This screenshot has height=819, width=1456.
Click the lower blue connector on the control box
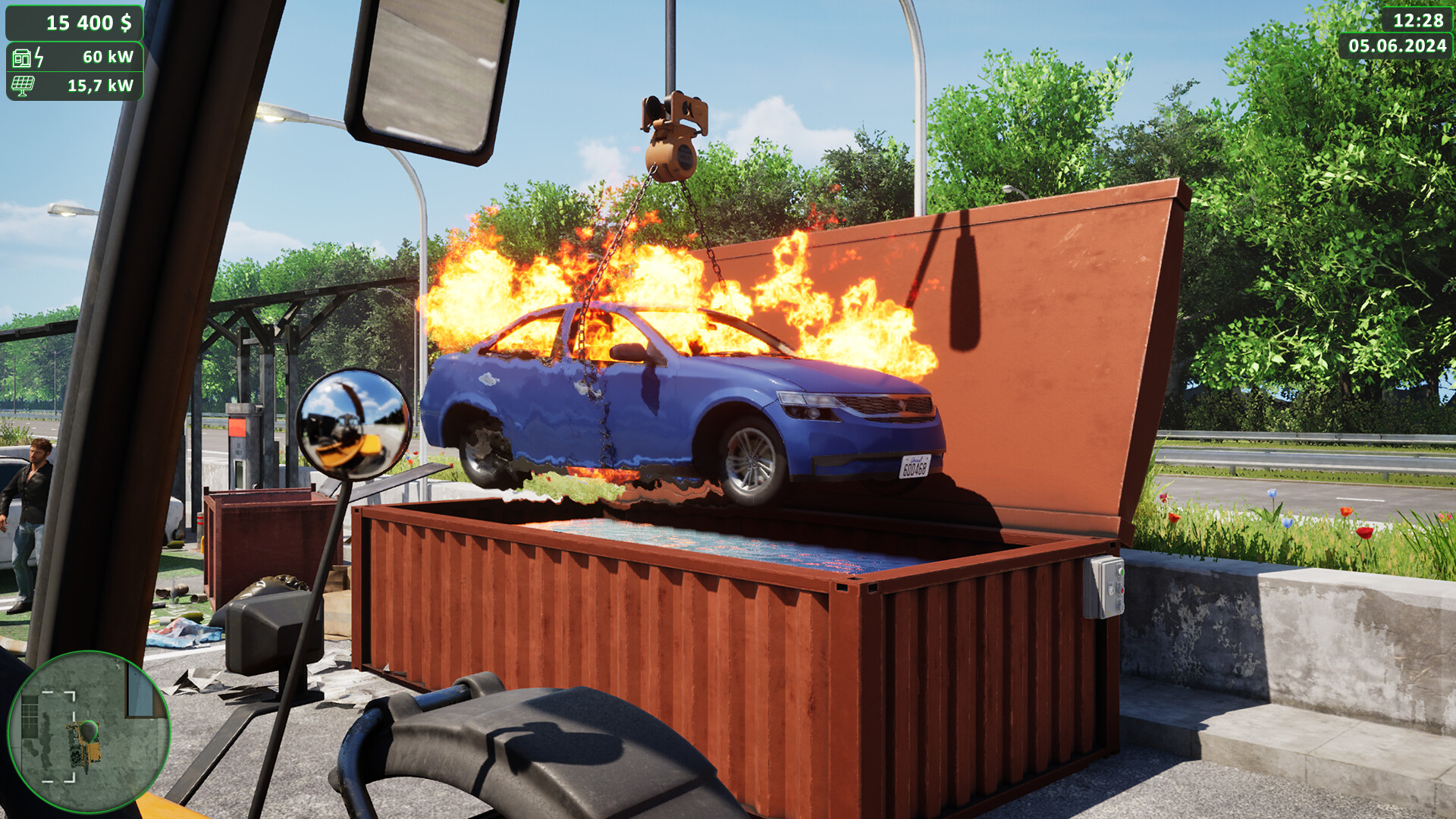[1120, 604]
